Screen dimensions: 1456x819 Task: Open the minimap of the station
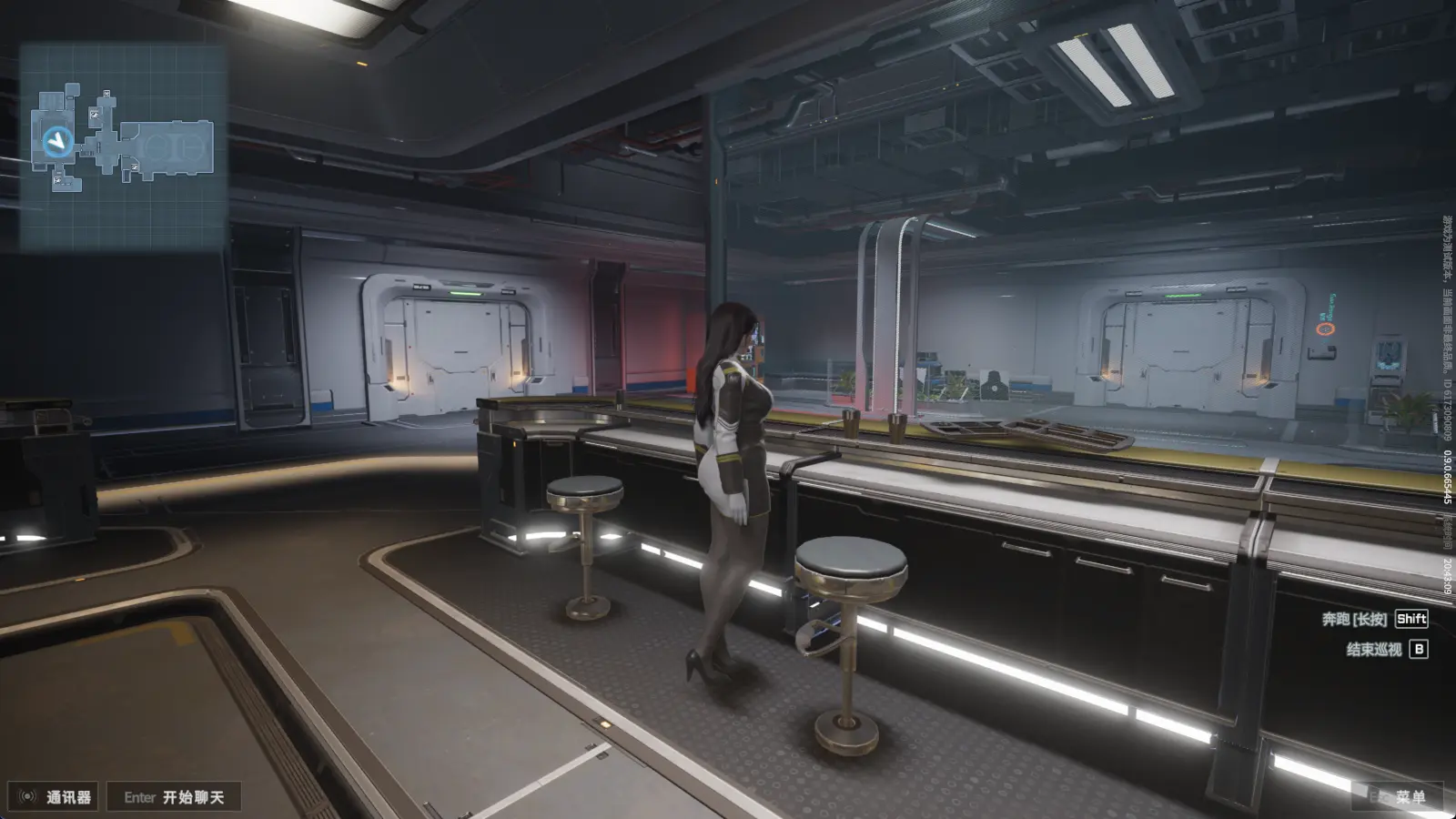pos(123,147)
